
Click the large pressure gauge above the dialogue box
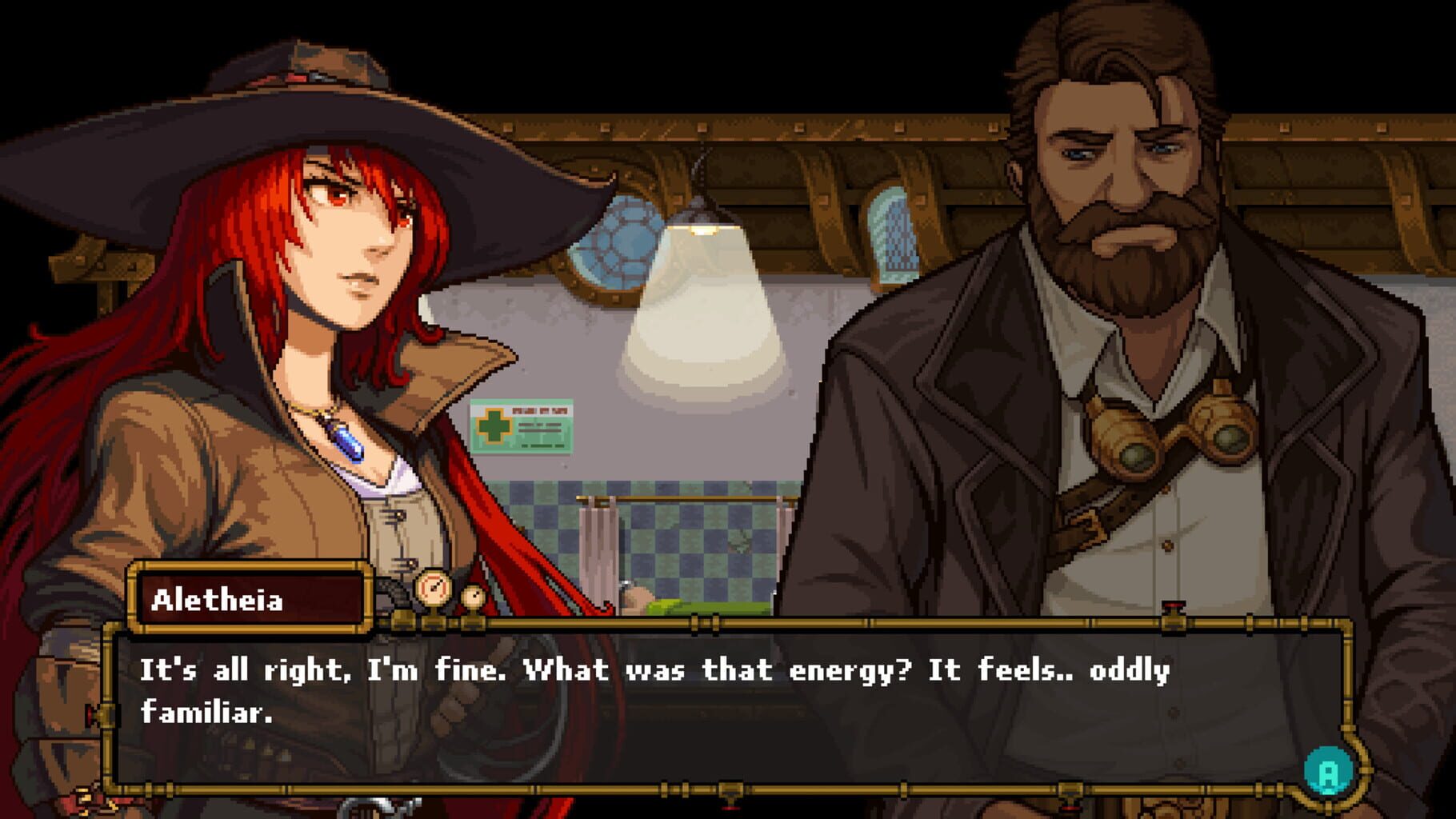[434, 589]
